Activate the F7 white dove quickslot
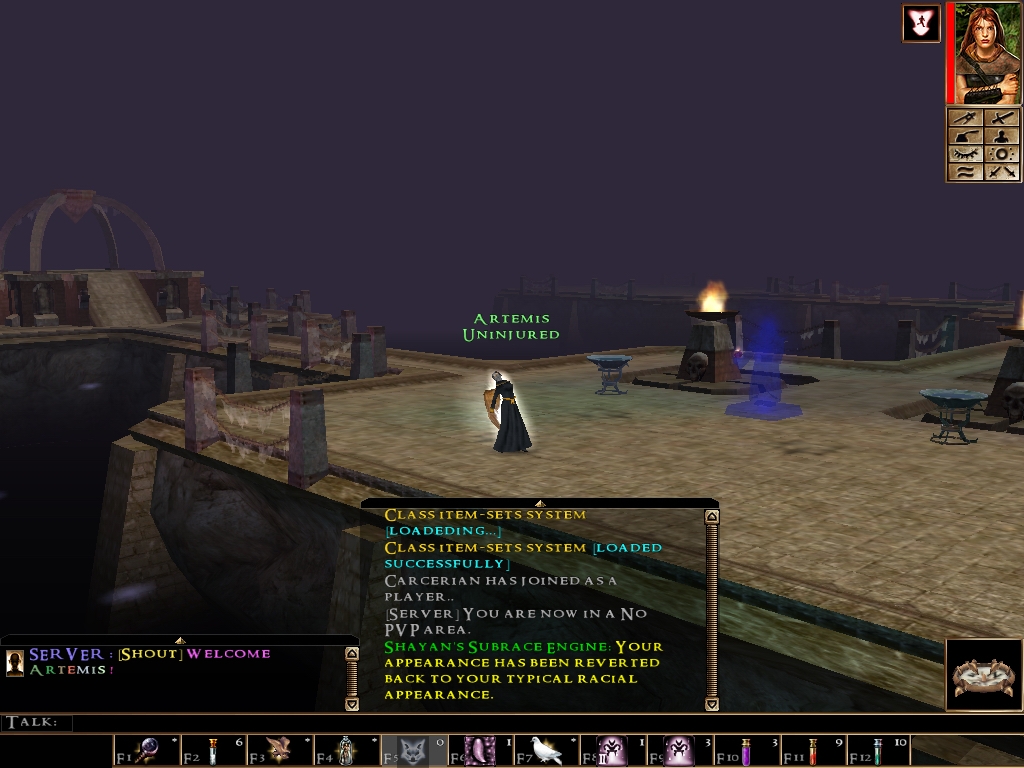Image resolution: width=1024 pixels, height=768 pixels. coord(546,750)
